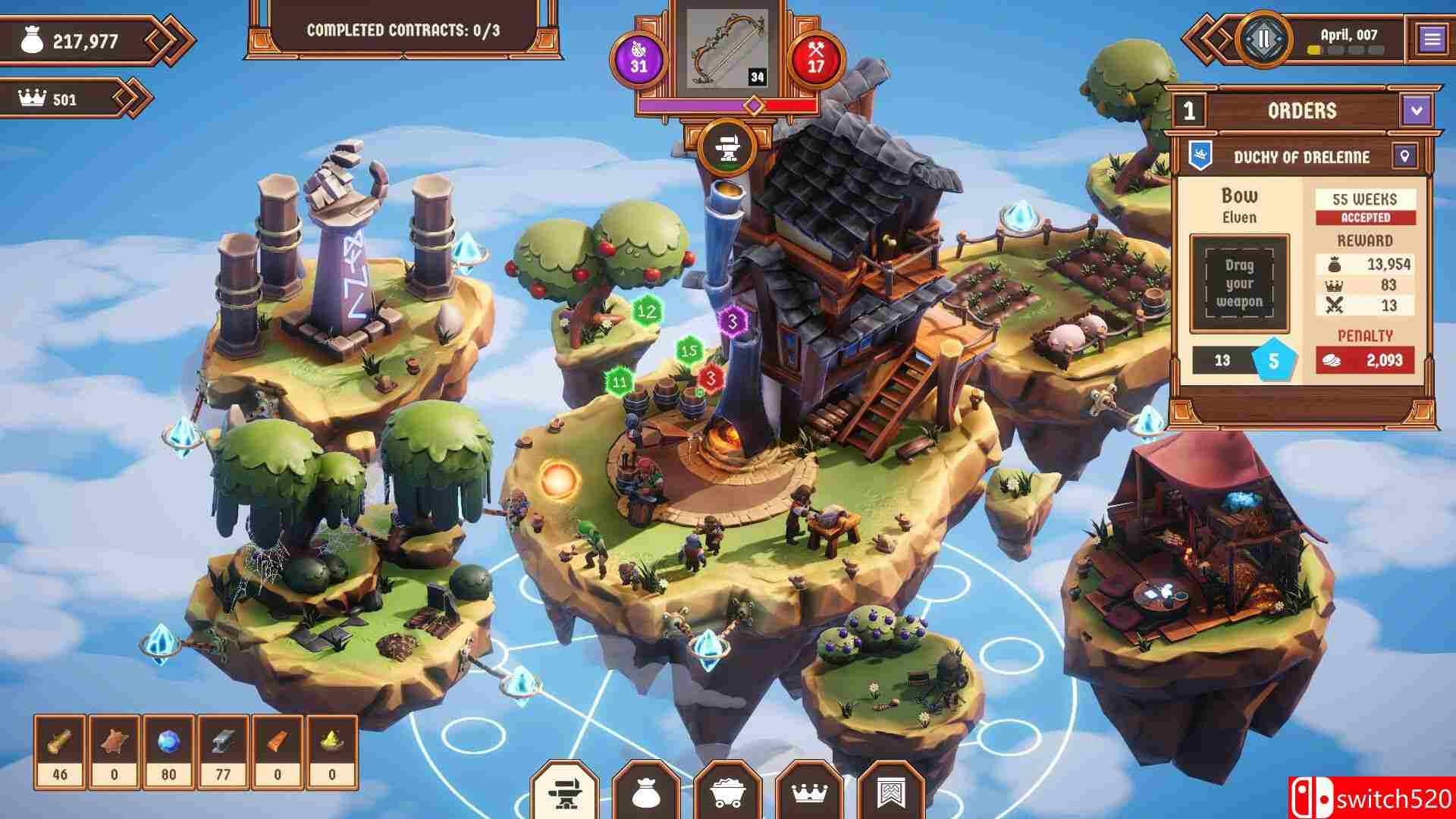Locate Duchy of Drelenne via the pin button
Viewport: 1456px width, 819px height.
click(1404, 157)
